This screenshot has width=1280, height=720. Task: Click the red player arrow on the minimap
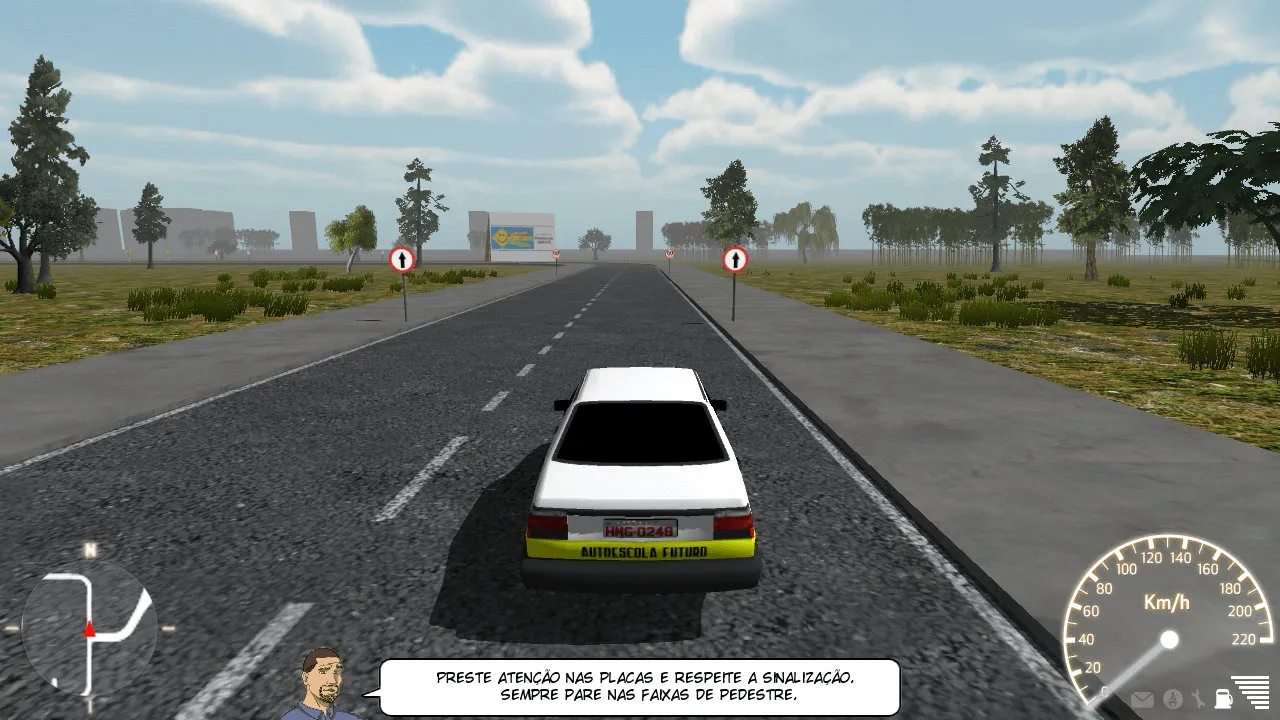pyautogui.click(x=88, y=630)
